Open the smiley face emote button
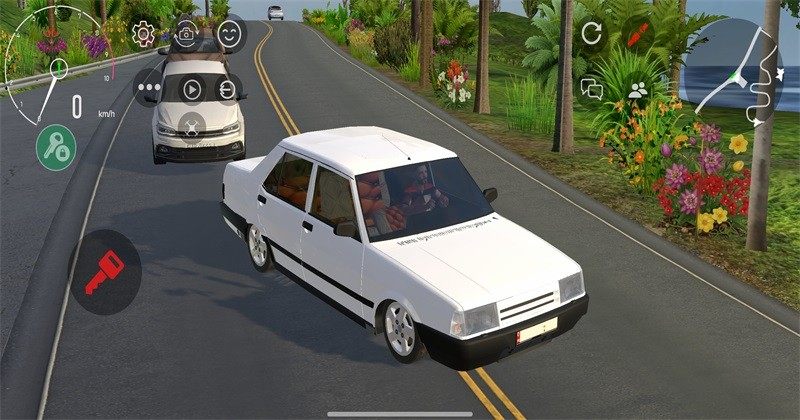This screenshot has height=420, width=800. pyautogui.click(x=230, y=35)
